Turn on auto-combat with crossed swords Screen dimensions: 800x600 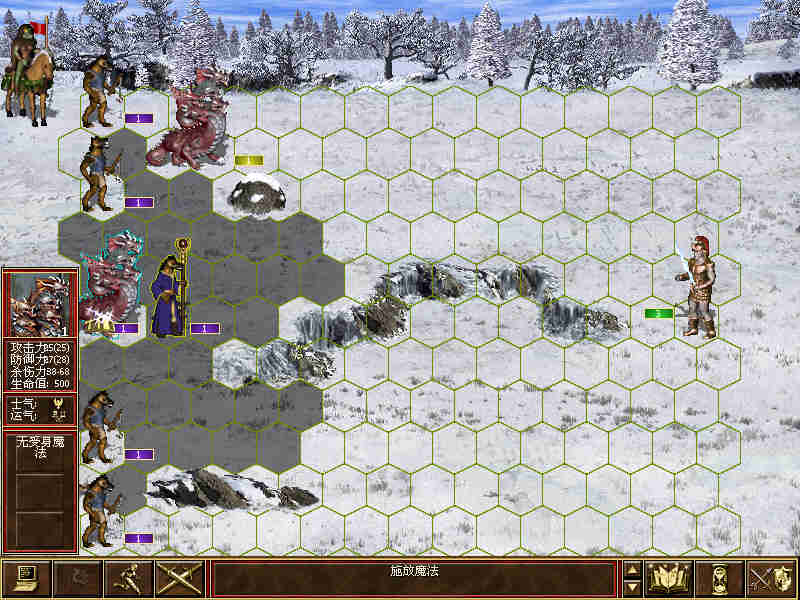[180, 578]
